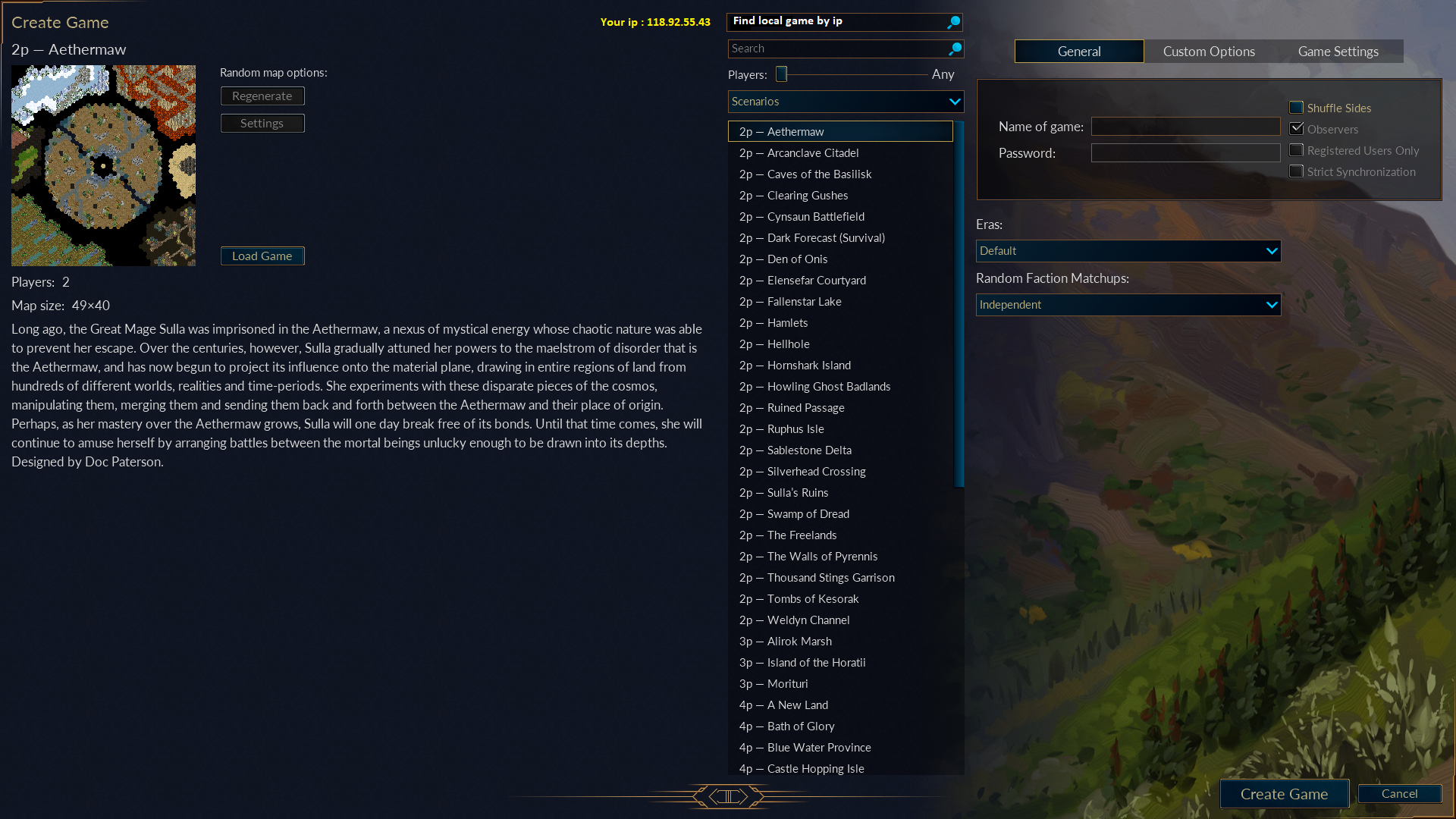Click the Find local game by ip field

[x=837, y=21]
